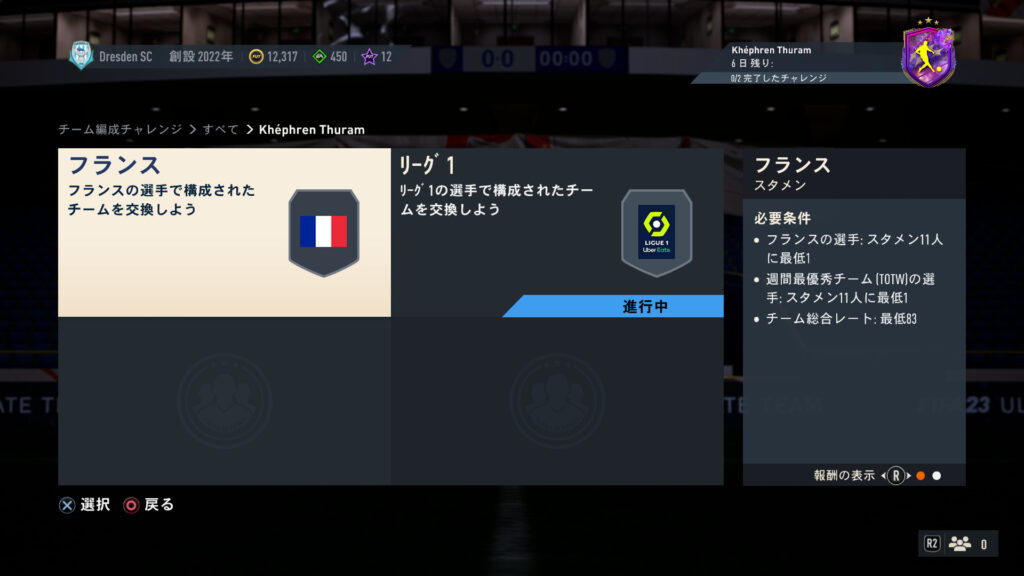Open the friends list icon
The width and height of the screenshot is (1024, 576).
(x=960, y=544)
